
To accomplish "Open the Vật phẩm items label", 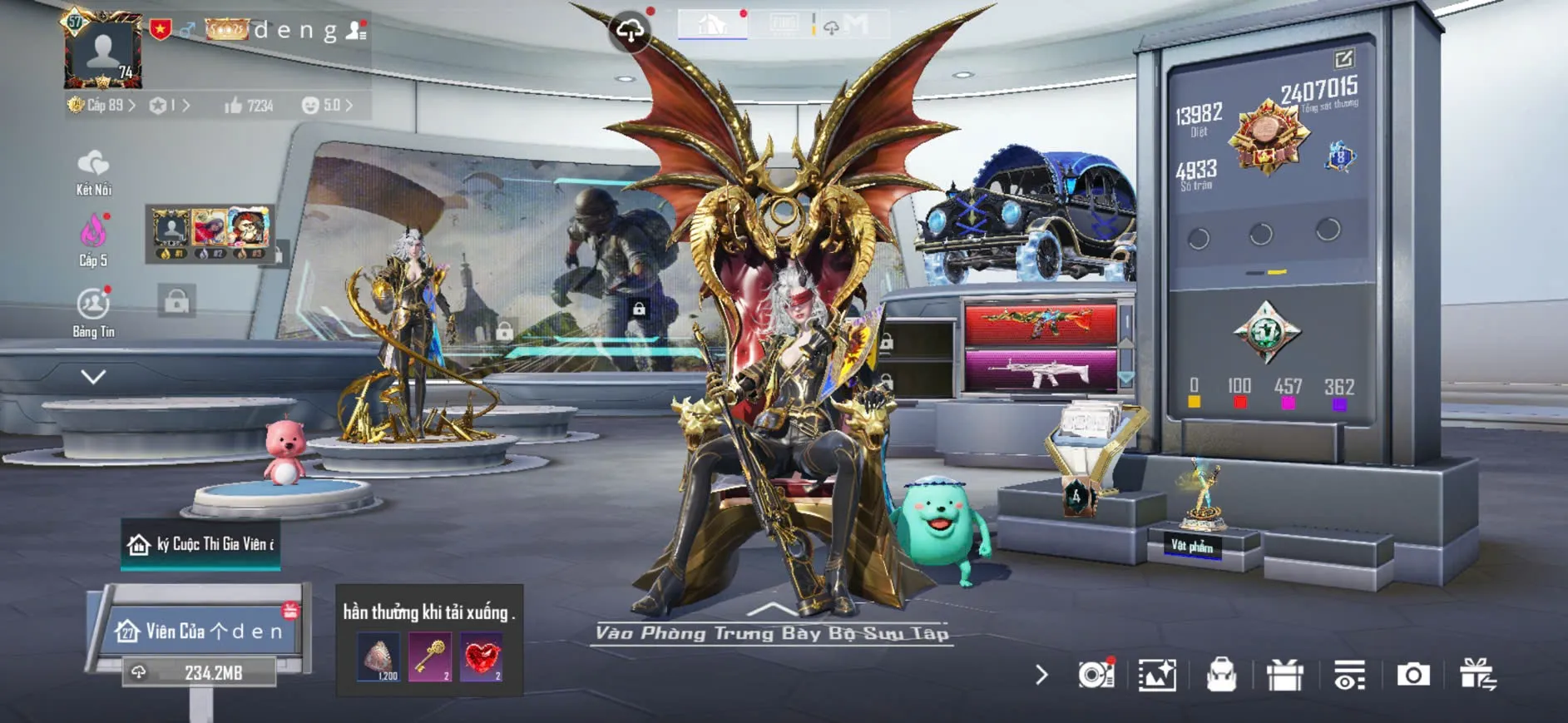I will [x=1192, y=546].
